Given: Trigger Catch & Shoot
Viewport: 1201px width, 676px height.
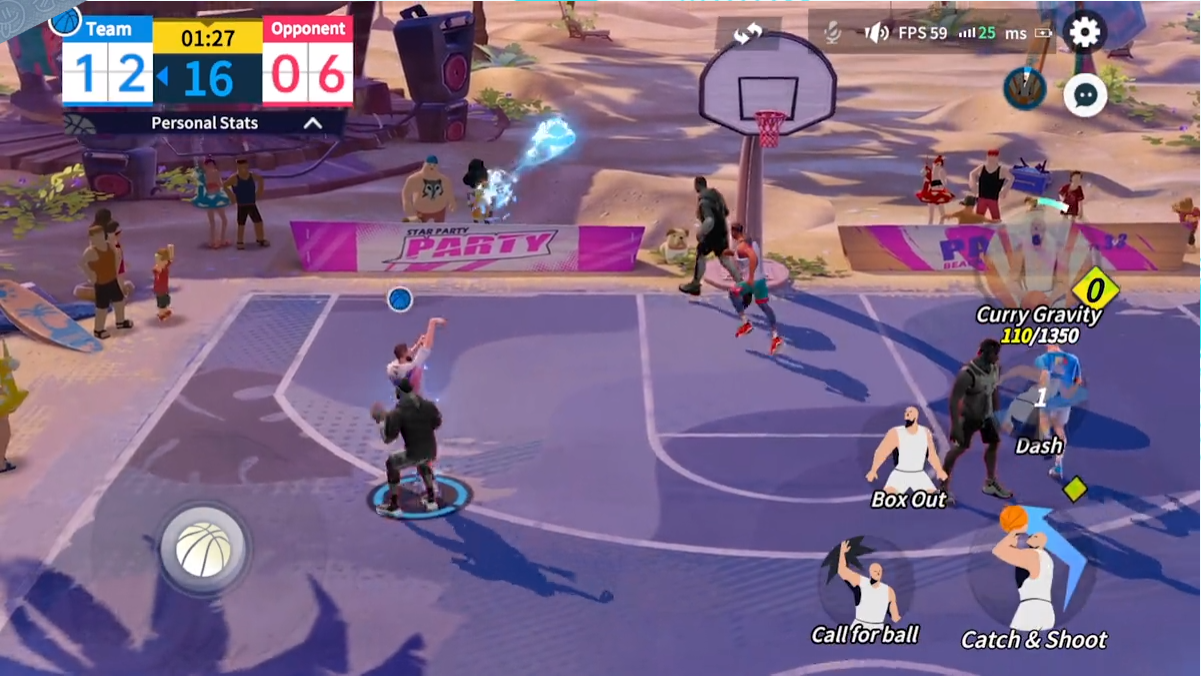Looking at the screenshot, I should click(1033, 580).
